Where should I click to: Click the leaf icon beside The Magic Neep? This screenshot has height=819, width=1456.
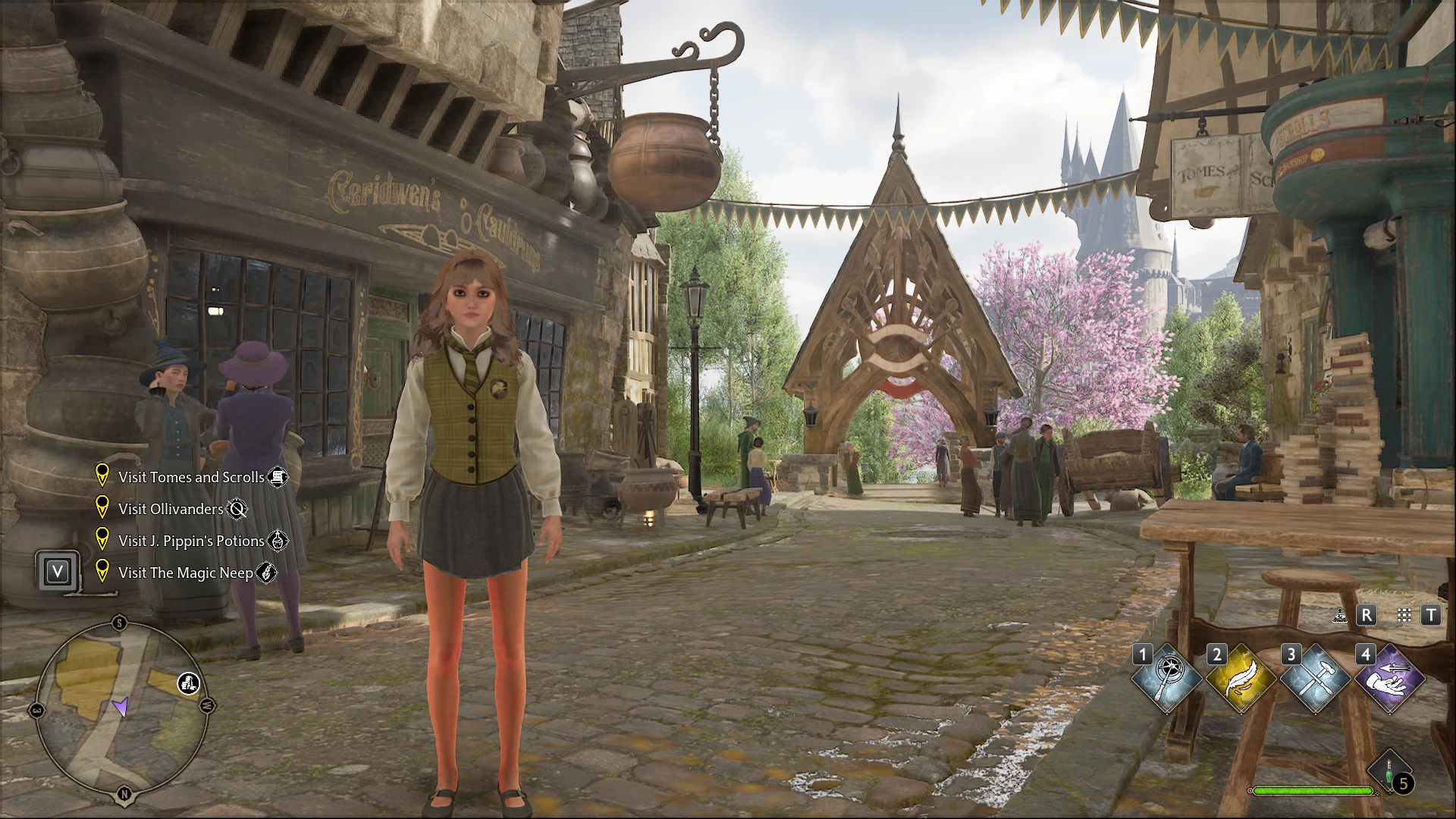pos(266,573)
